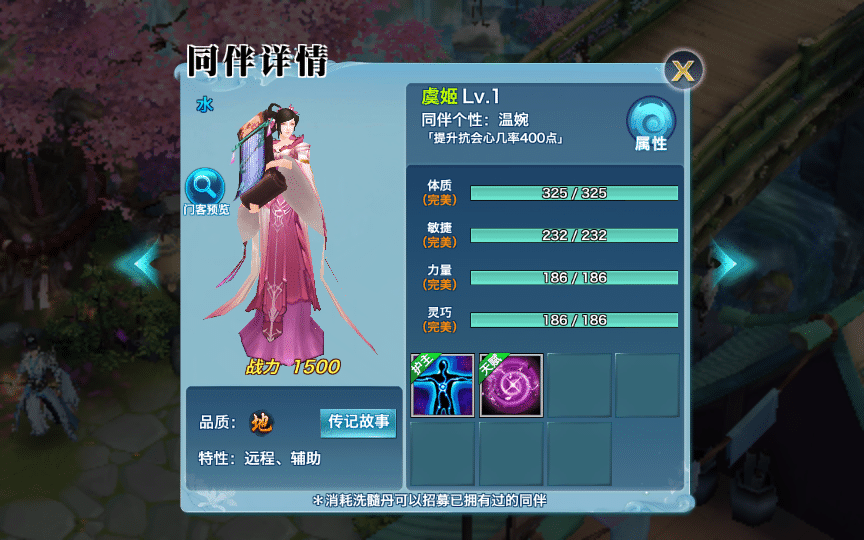
Task: Show the previous companion with left arrow
Action: (x=137, y=262)
